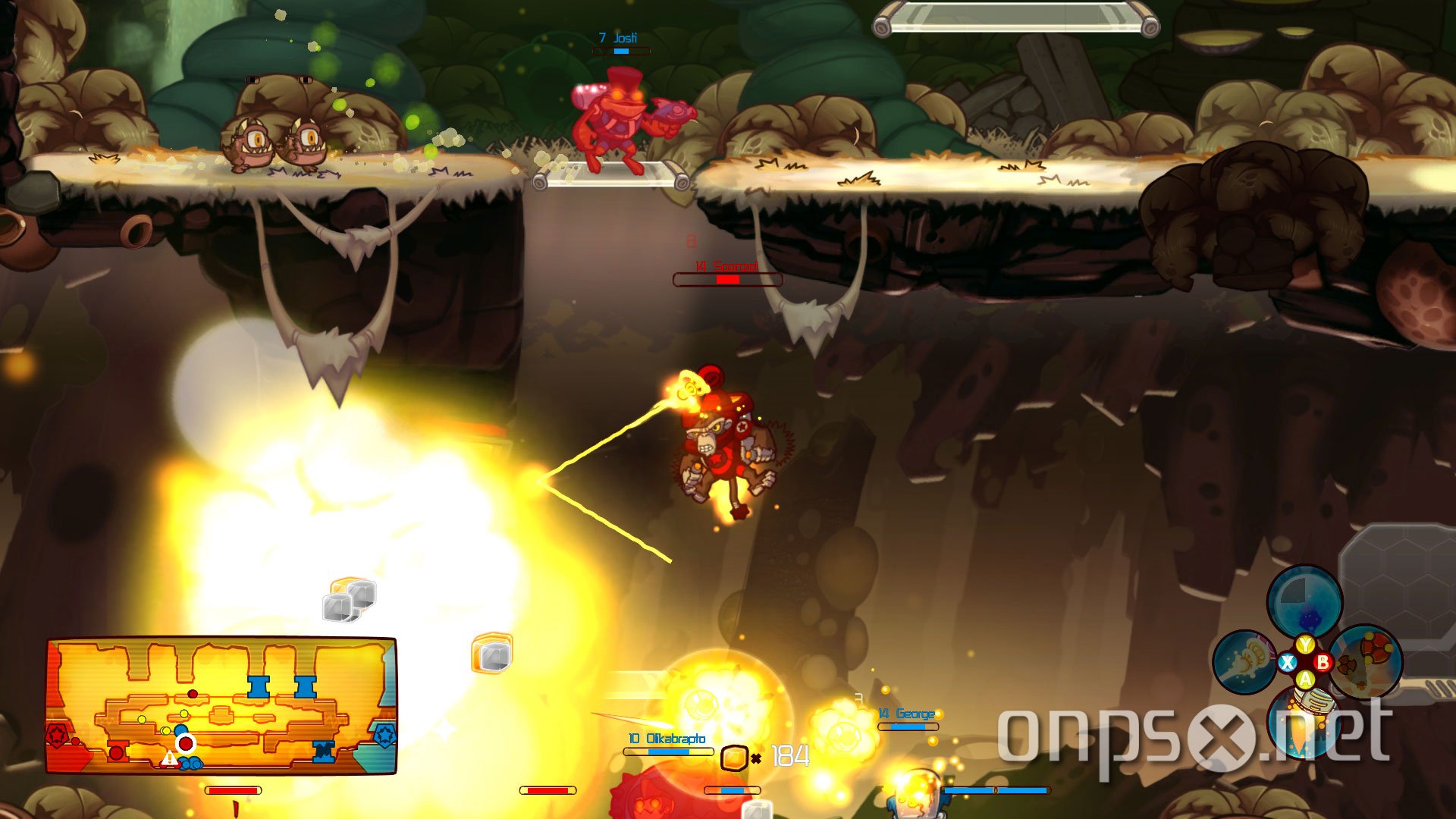
Task: Select the rocket boots ability icon below the wheel
Action: click(1303, 723)
